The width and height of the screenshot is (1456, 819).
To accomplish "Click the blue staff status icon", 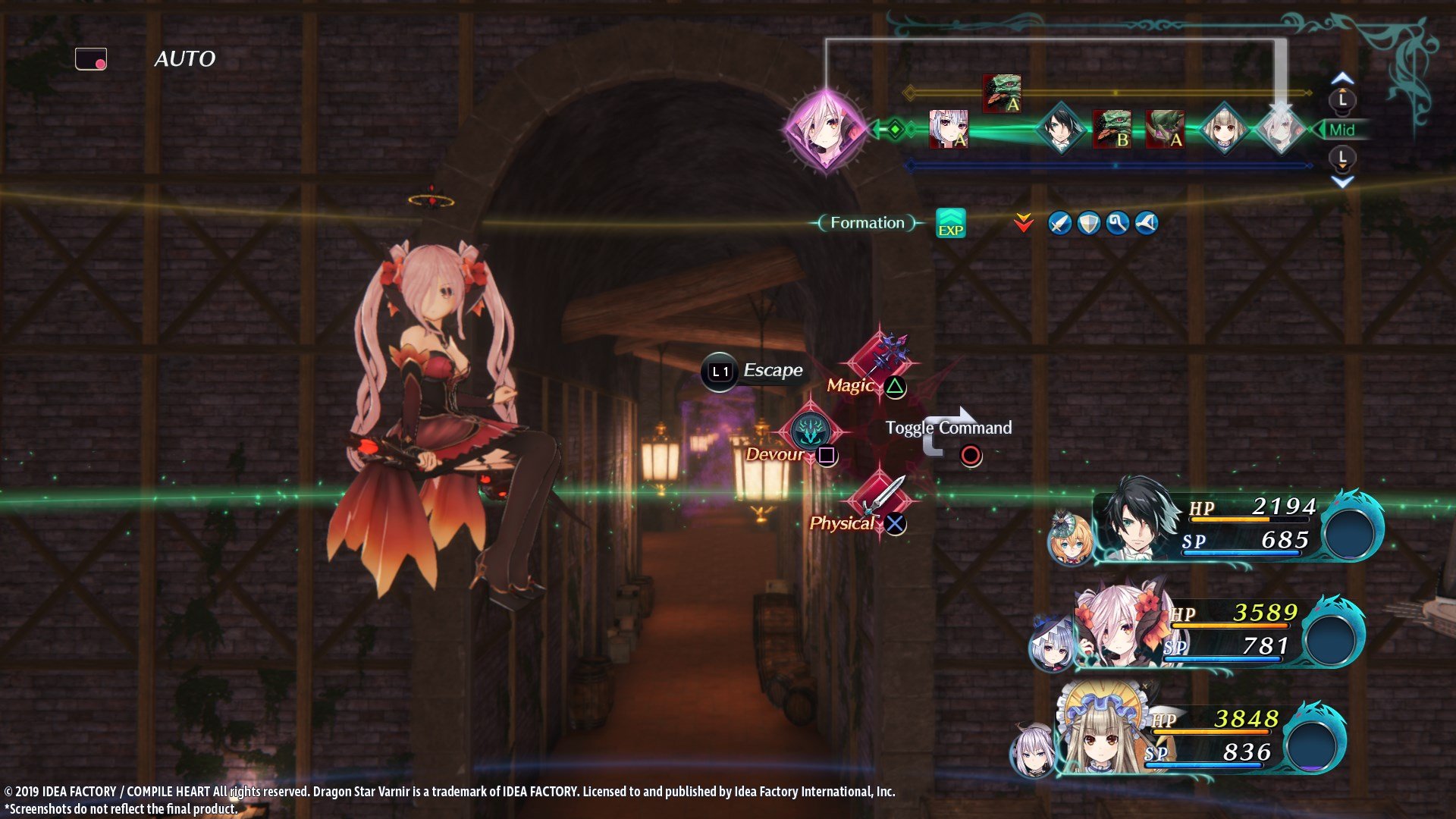I will tap(1117, 223).
